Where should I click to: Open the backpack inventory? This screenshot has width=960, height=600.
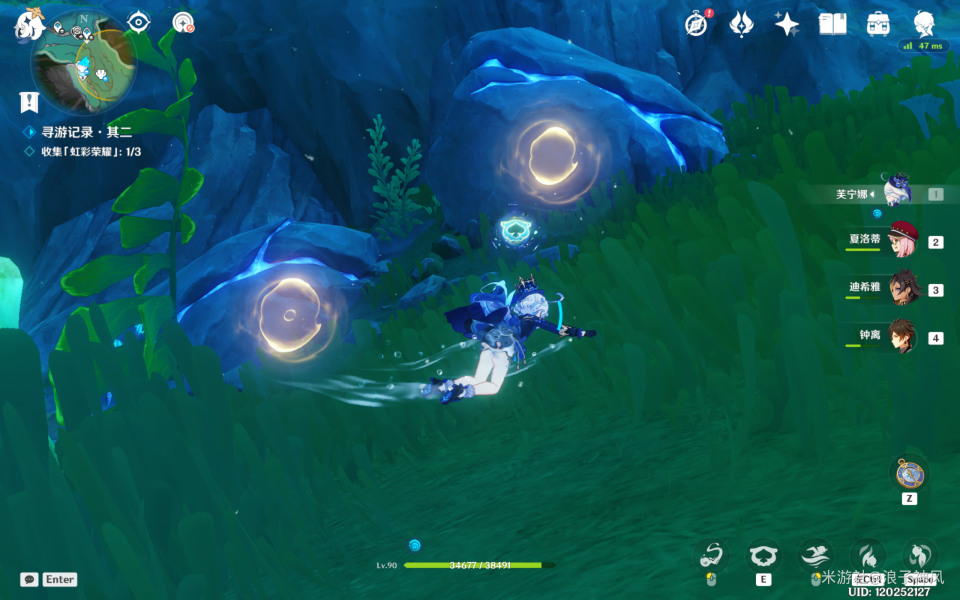click(878, 24)
